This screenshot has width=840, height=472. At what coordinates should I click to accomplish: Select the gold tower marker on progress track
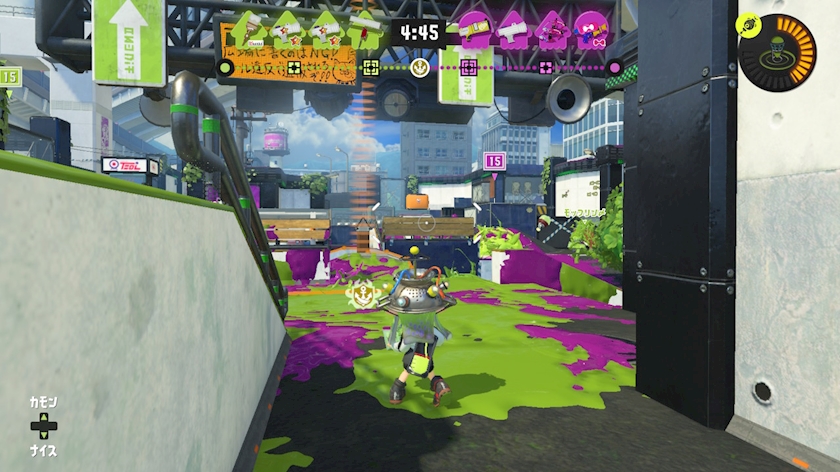point(421,68)
